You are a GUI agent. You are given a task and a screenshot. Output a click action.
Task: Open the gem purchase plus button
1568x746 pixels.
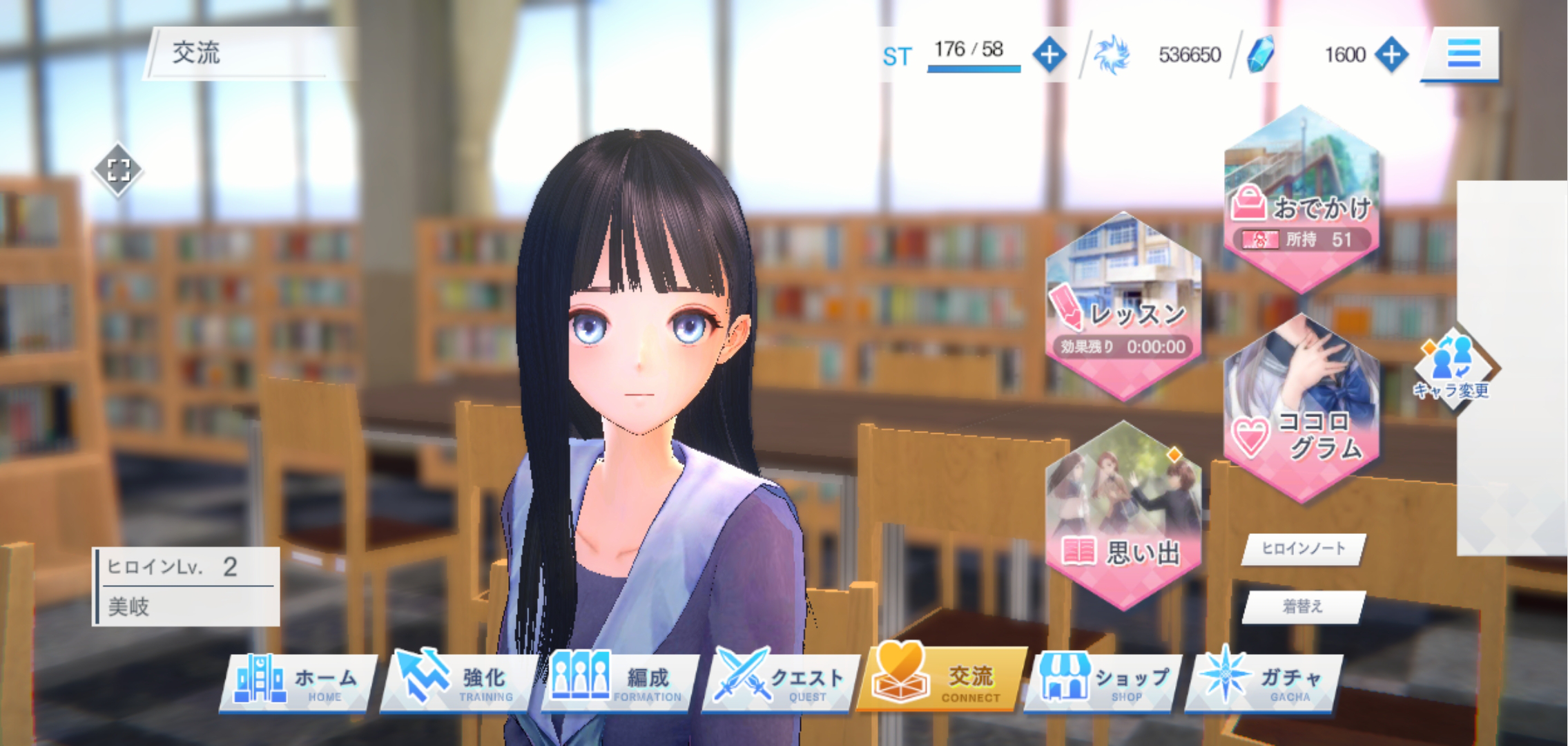pyautogui.click(x=1393, y=55)
